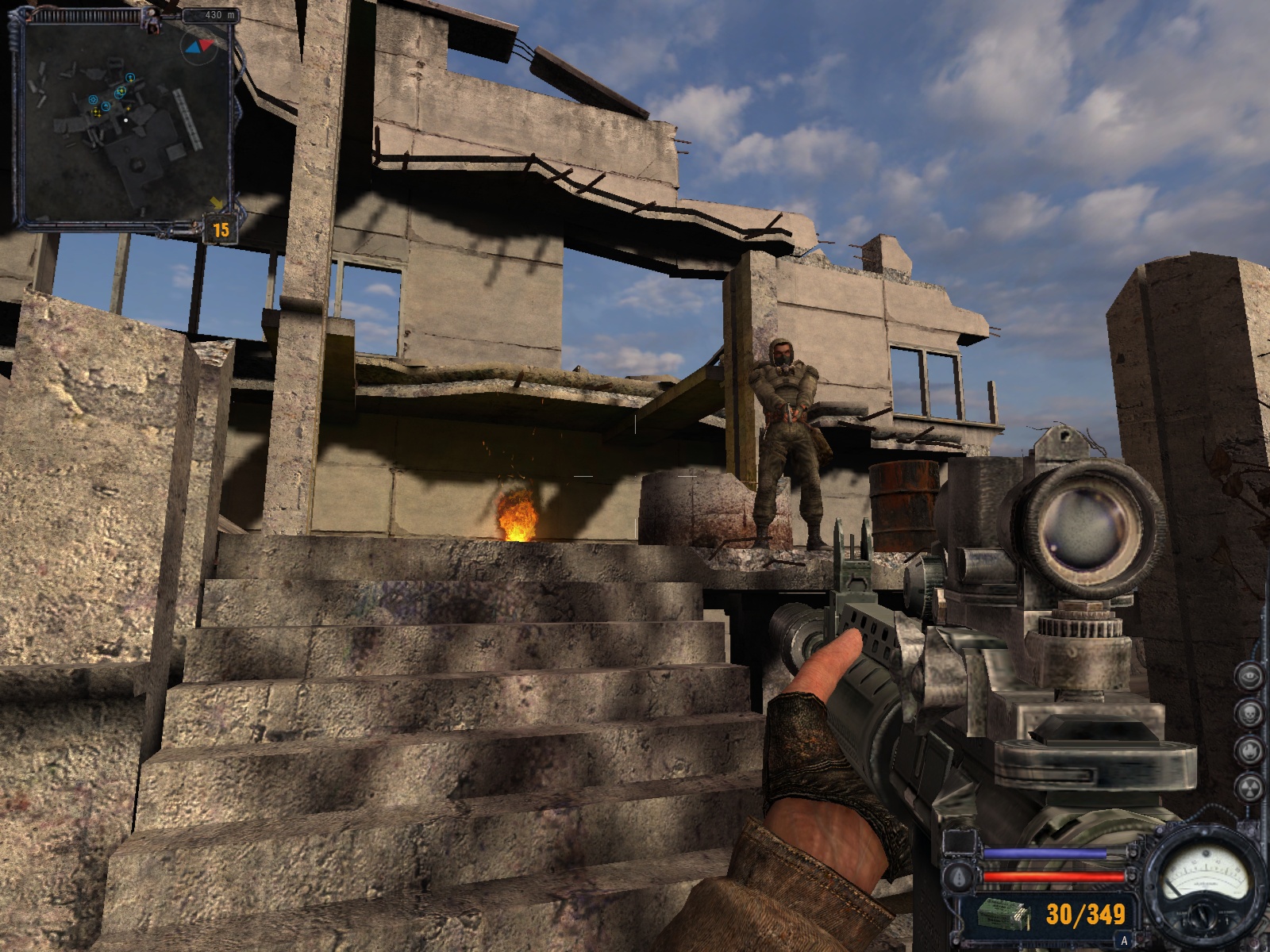The image size is (1270, 952).
Task: Click a blue NPC marker on the minimap
Action: tap(106, 106)
